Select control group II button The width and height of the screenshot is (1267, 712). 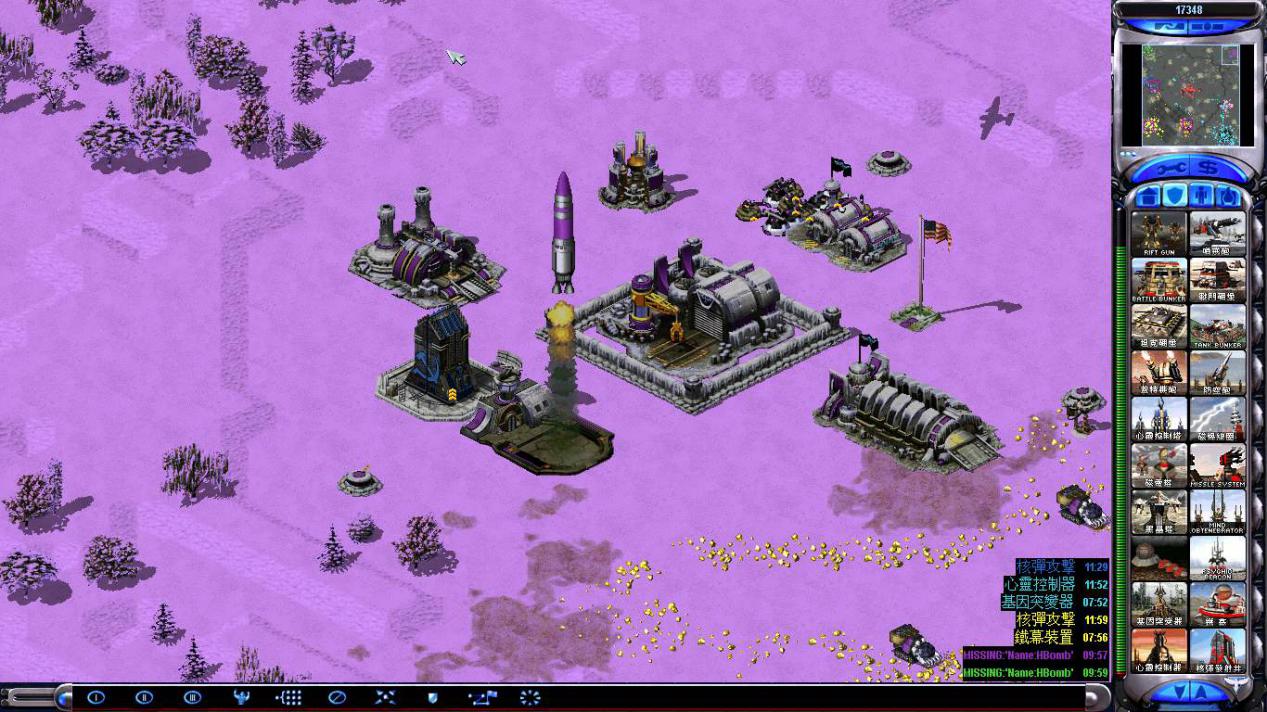pos(144,697)
